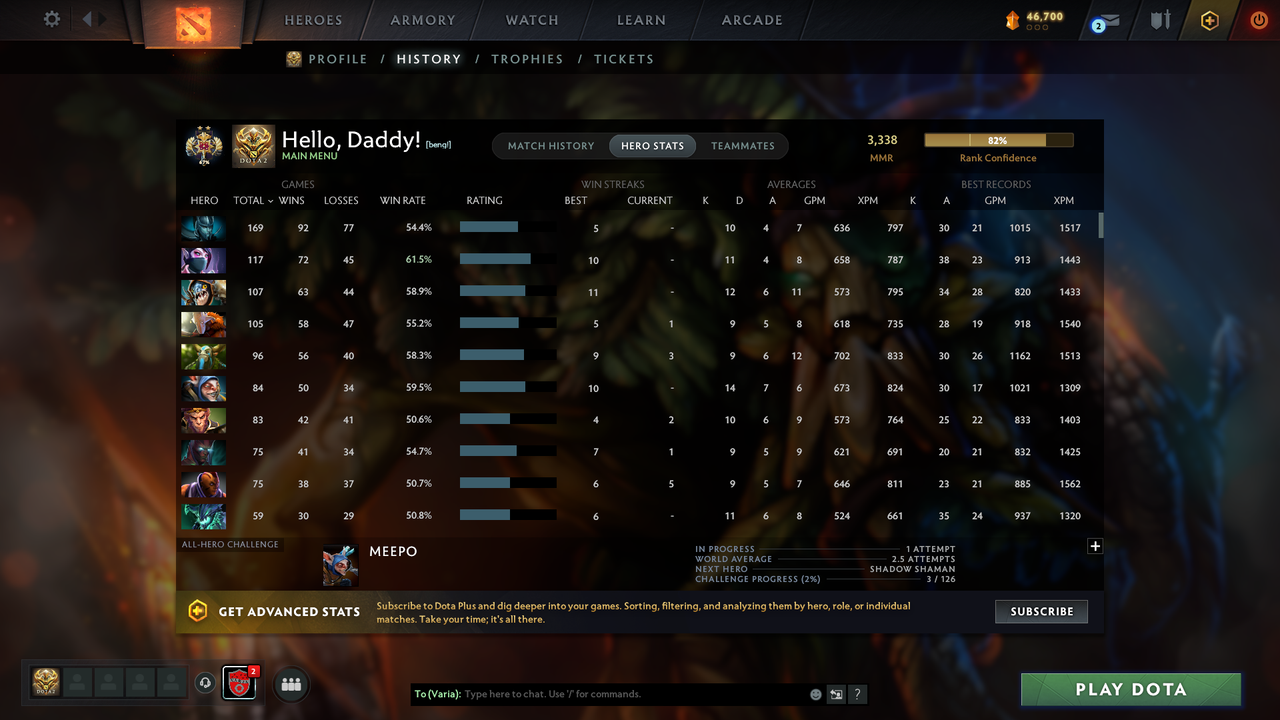
Task: Open the guild crest with 2 notifications
Action: (x=238, y=683)
